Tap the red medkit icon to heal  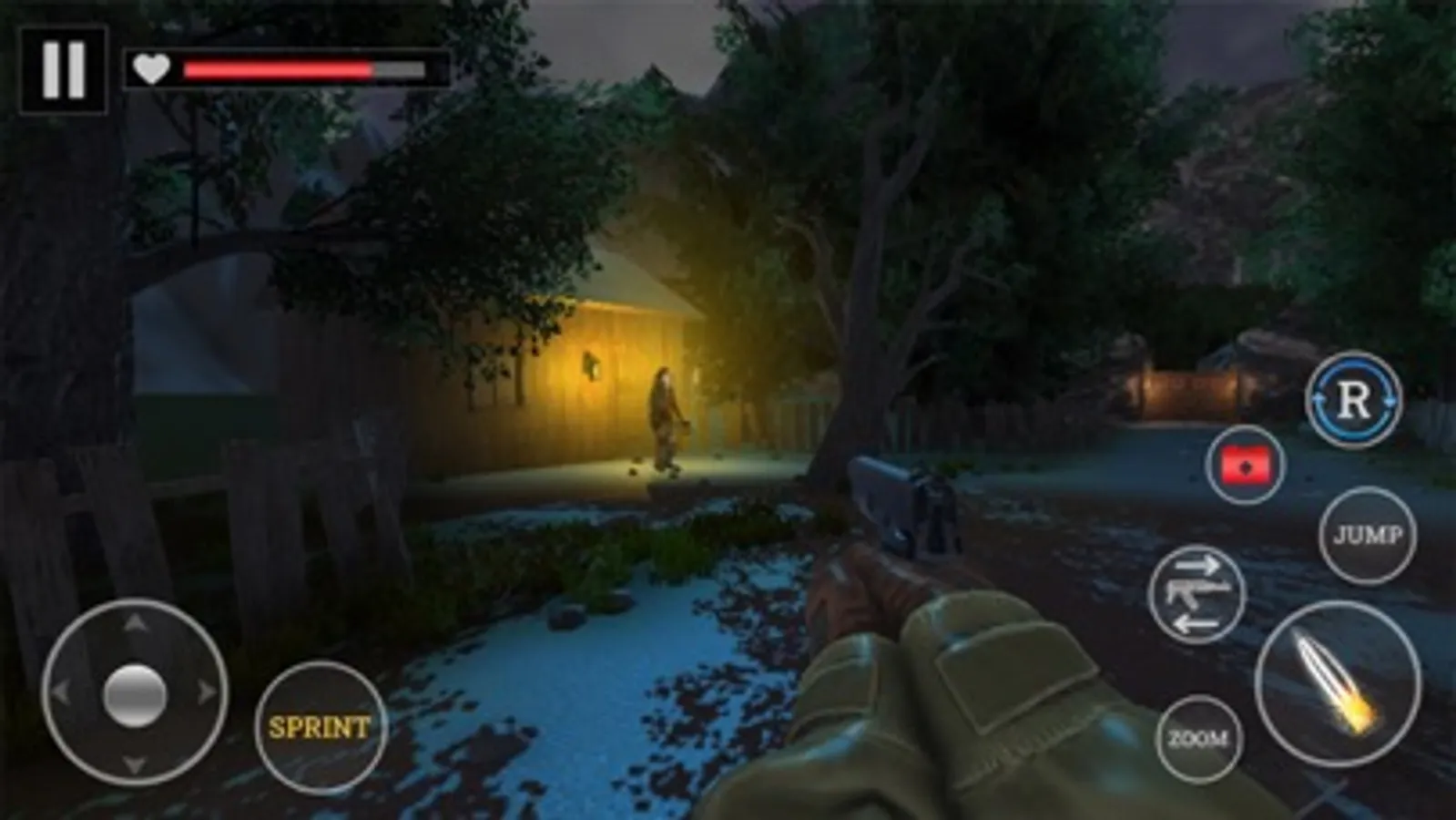(1247, 466)
